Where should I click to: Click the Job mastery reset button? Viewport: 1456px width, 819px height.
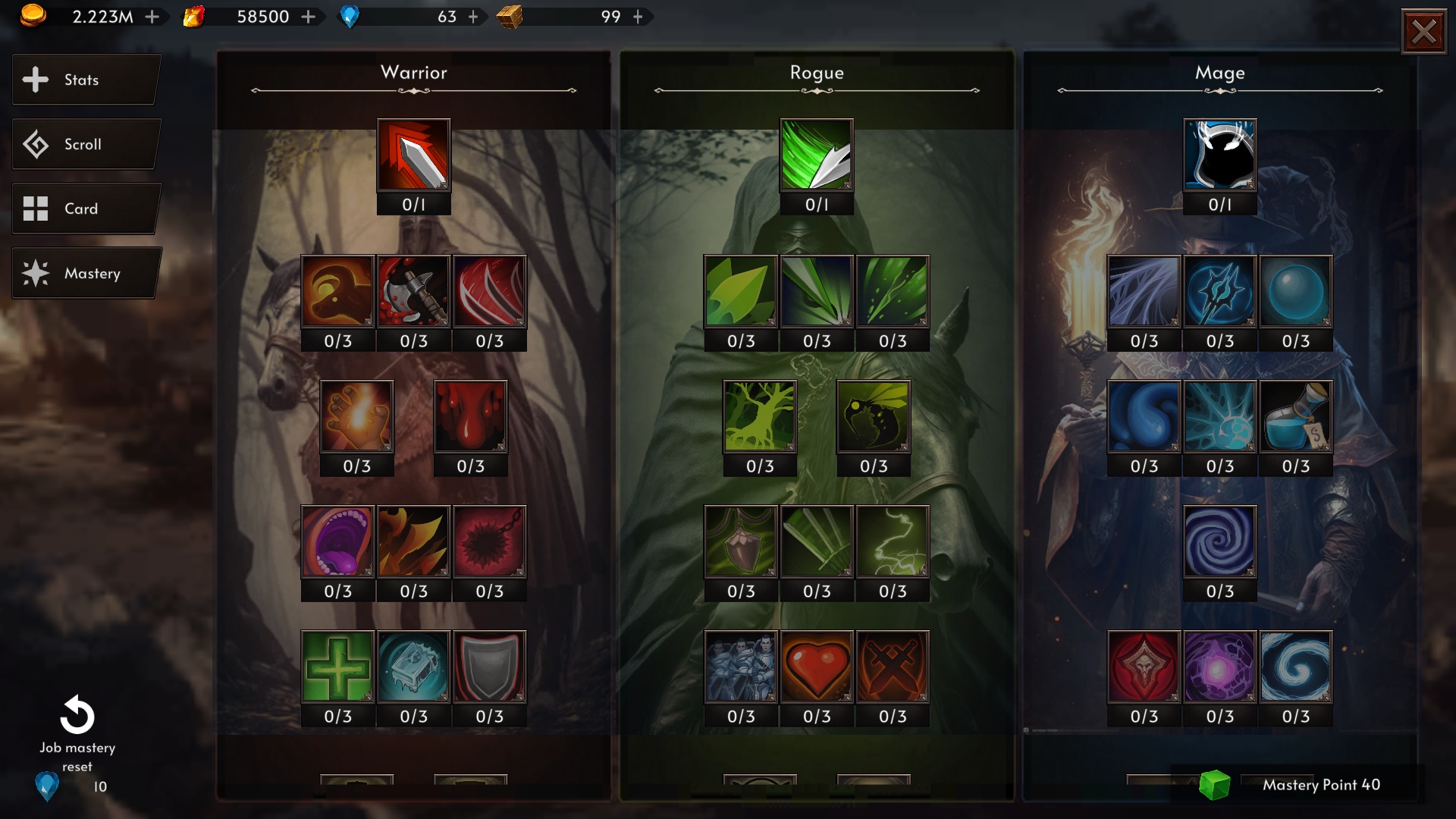77,717
